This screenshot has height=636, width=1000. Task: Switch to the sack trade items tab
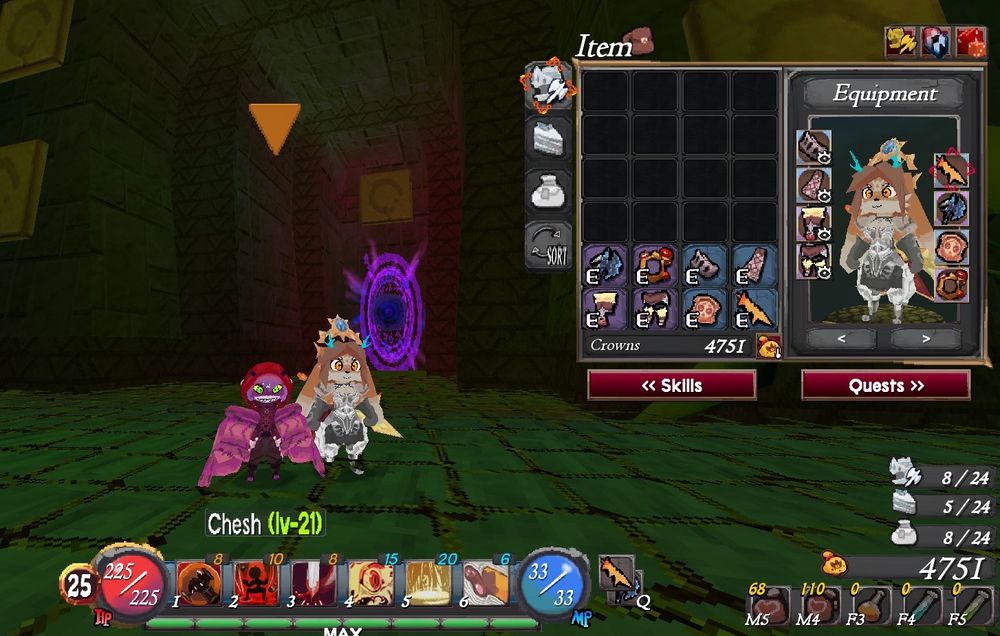[x=549, y=191]
